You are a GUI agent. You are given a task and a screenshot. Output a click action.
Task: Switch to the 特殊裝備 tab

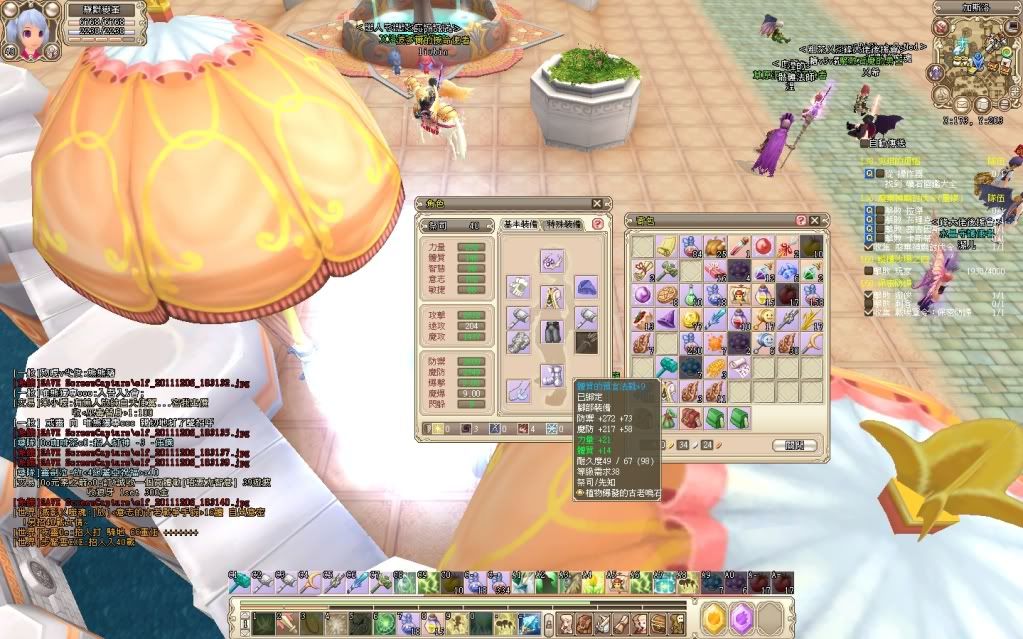[566, 226]
